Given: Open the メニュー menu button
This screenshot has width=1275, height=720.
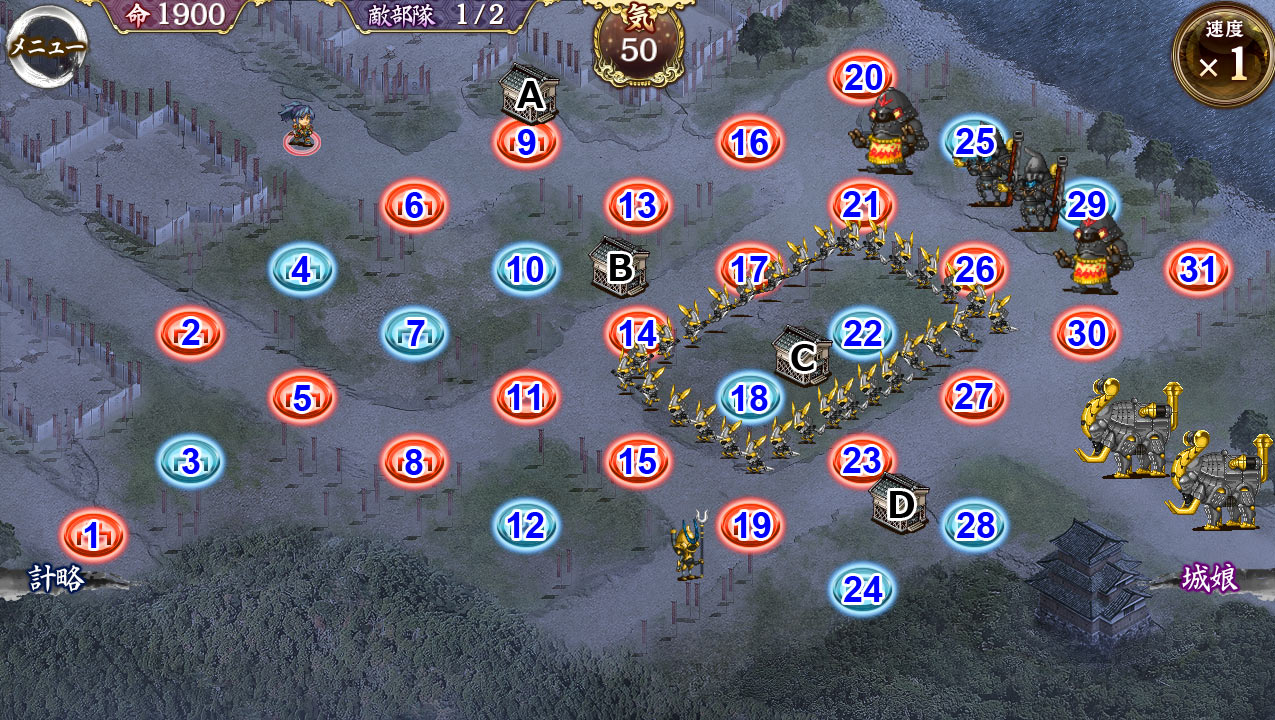Looking at the screenshot, I should pos(46,45).
